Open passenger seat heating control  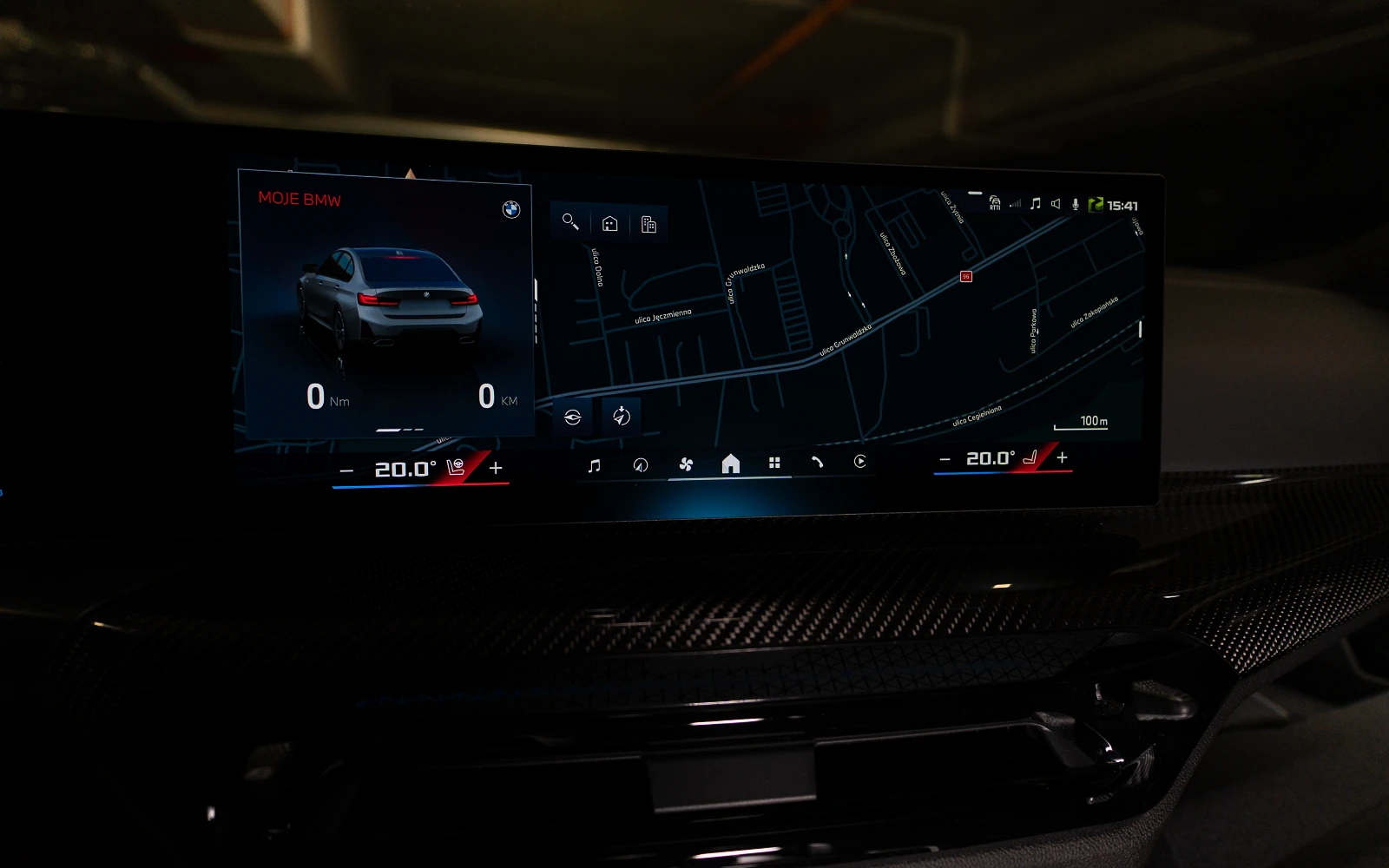click(1030, 457)
